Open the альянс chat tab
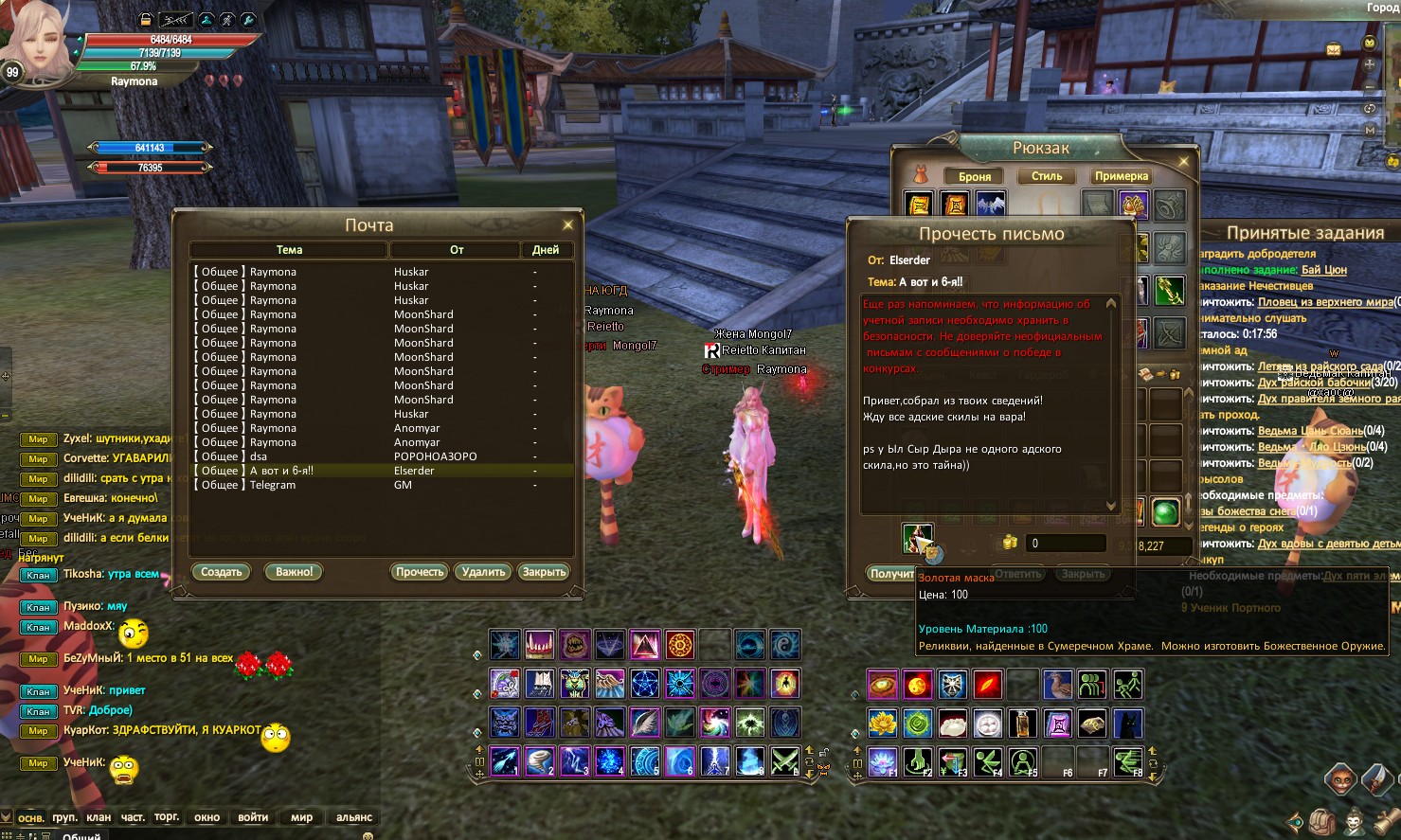 click(x=354, y=817)
